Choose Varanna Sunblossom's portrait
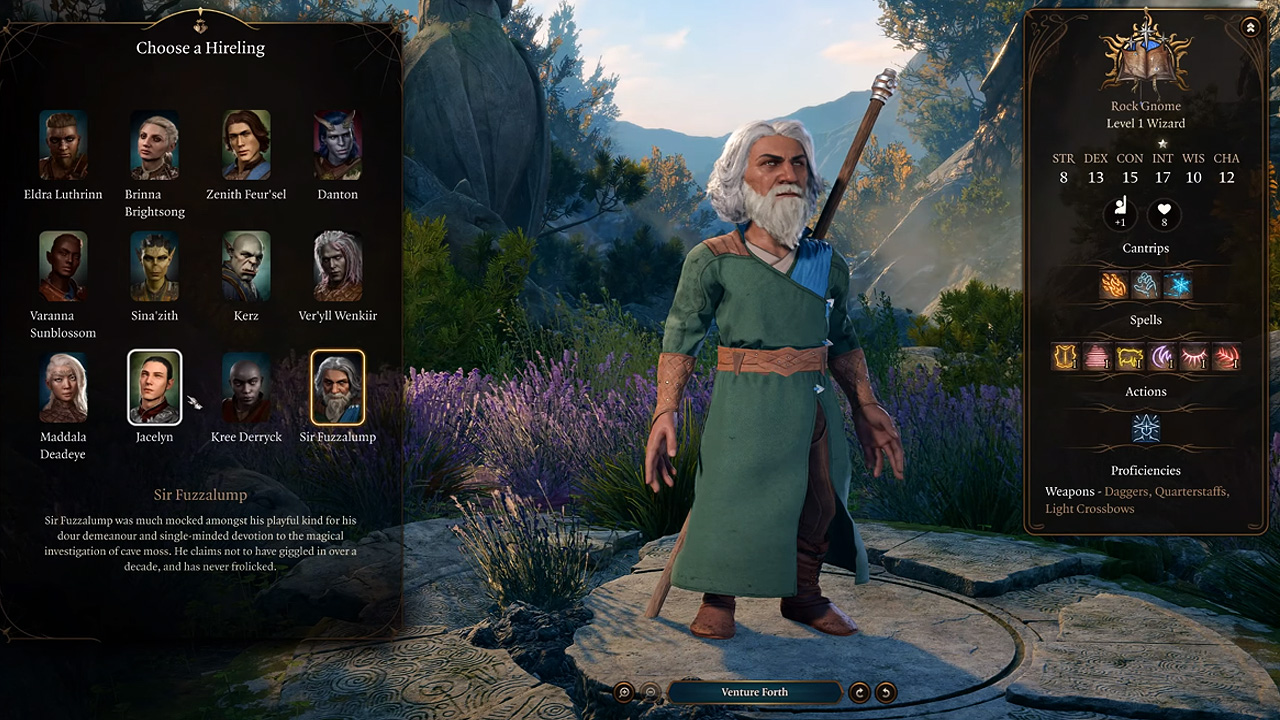This screenshot has height=720, width=1280. pos(63,266)
